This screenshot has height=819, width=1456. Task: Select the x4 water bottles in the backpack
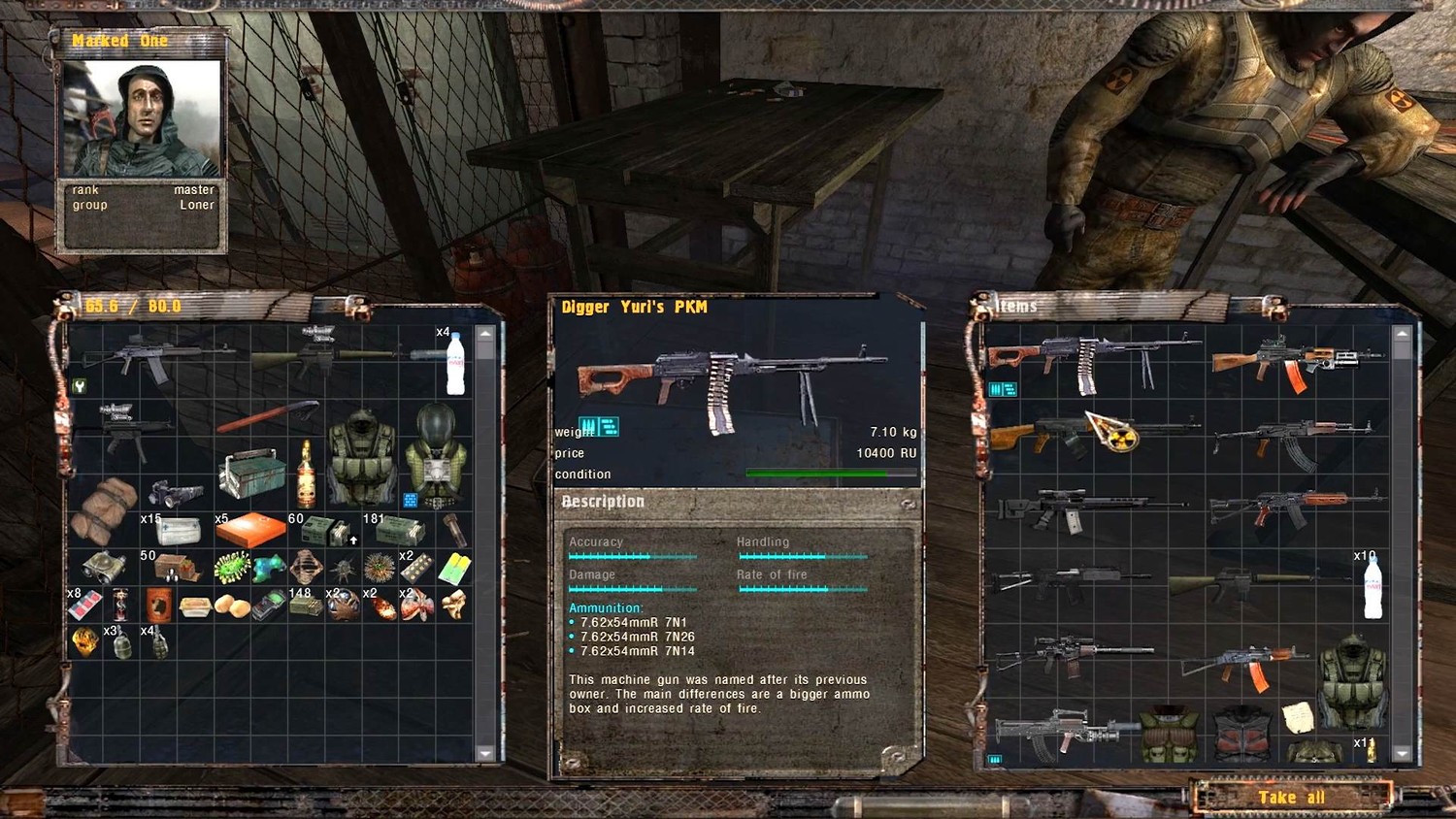pos(455,363)
